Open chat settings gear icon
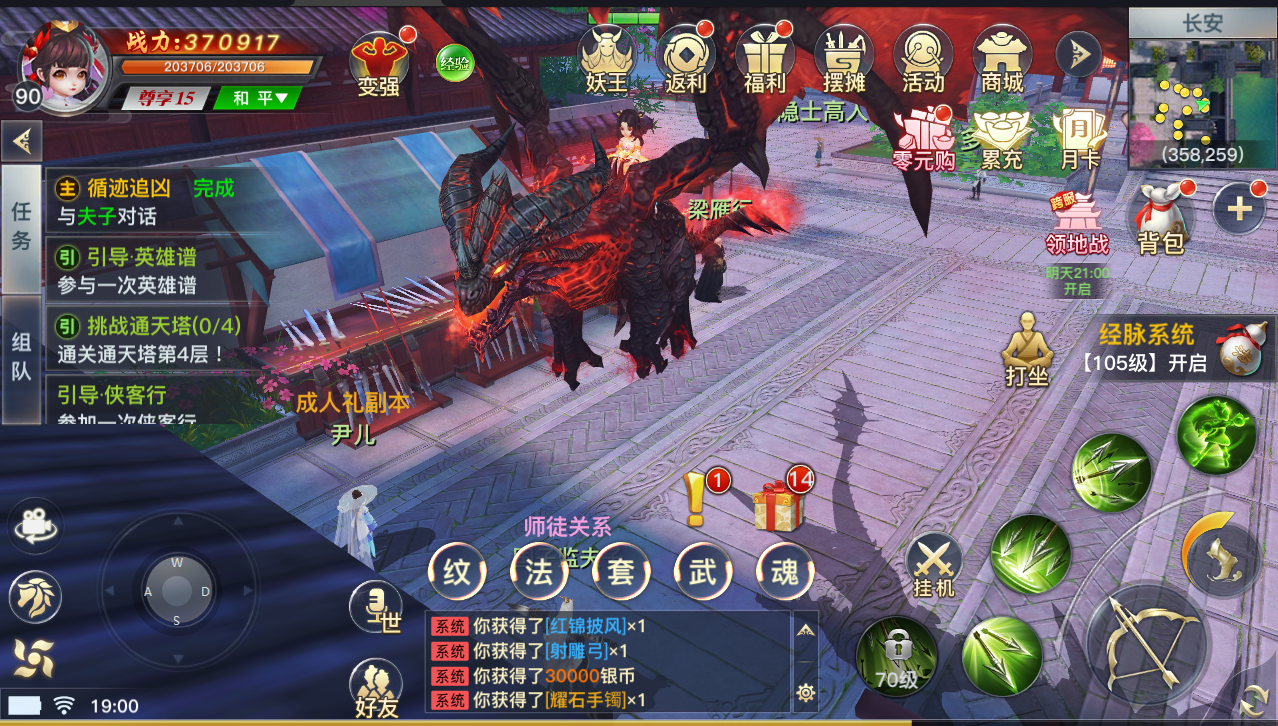 click(805, 692)
